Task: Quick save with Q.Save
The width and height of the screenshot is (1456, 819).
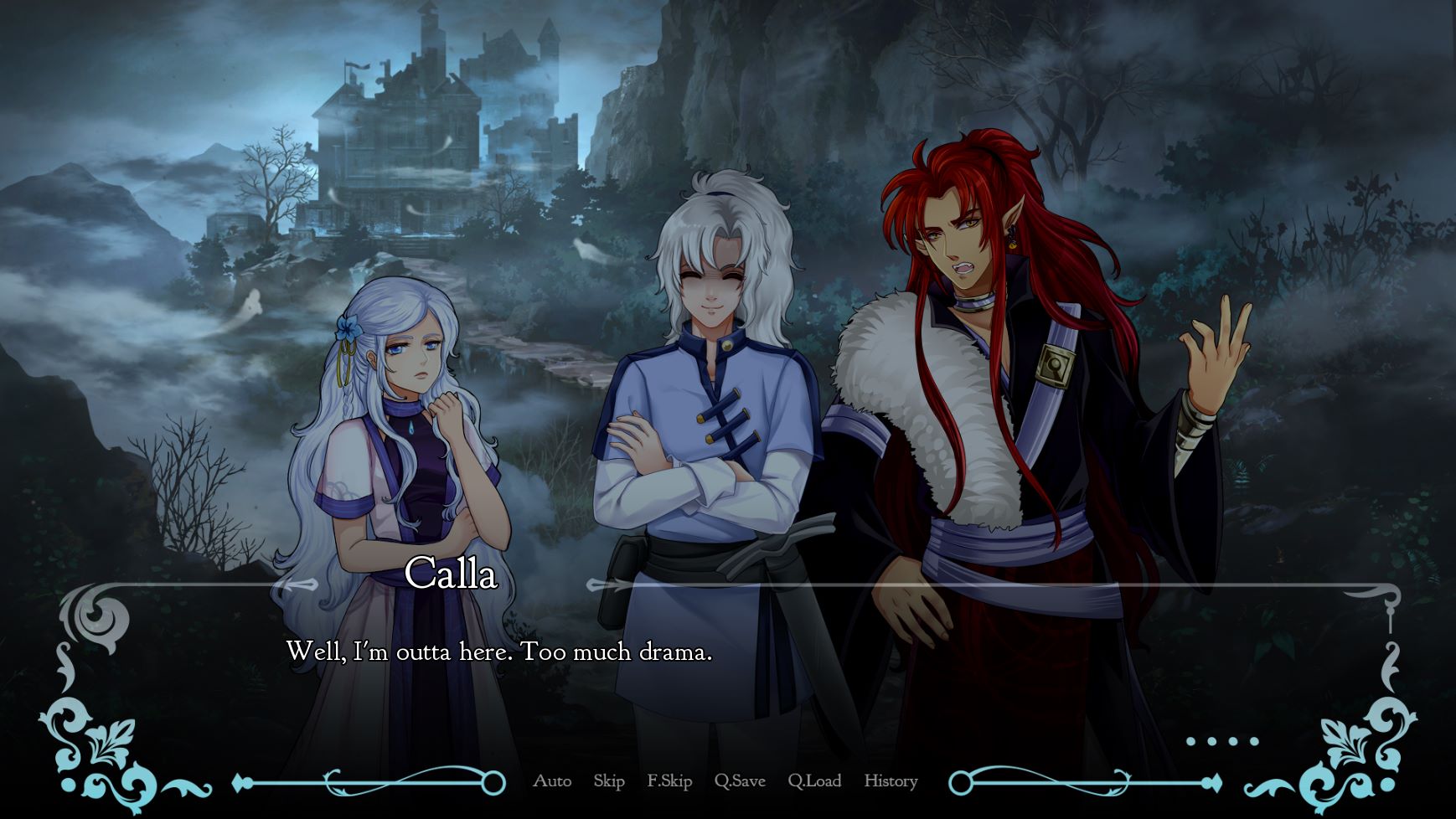Action: [740, 781]
